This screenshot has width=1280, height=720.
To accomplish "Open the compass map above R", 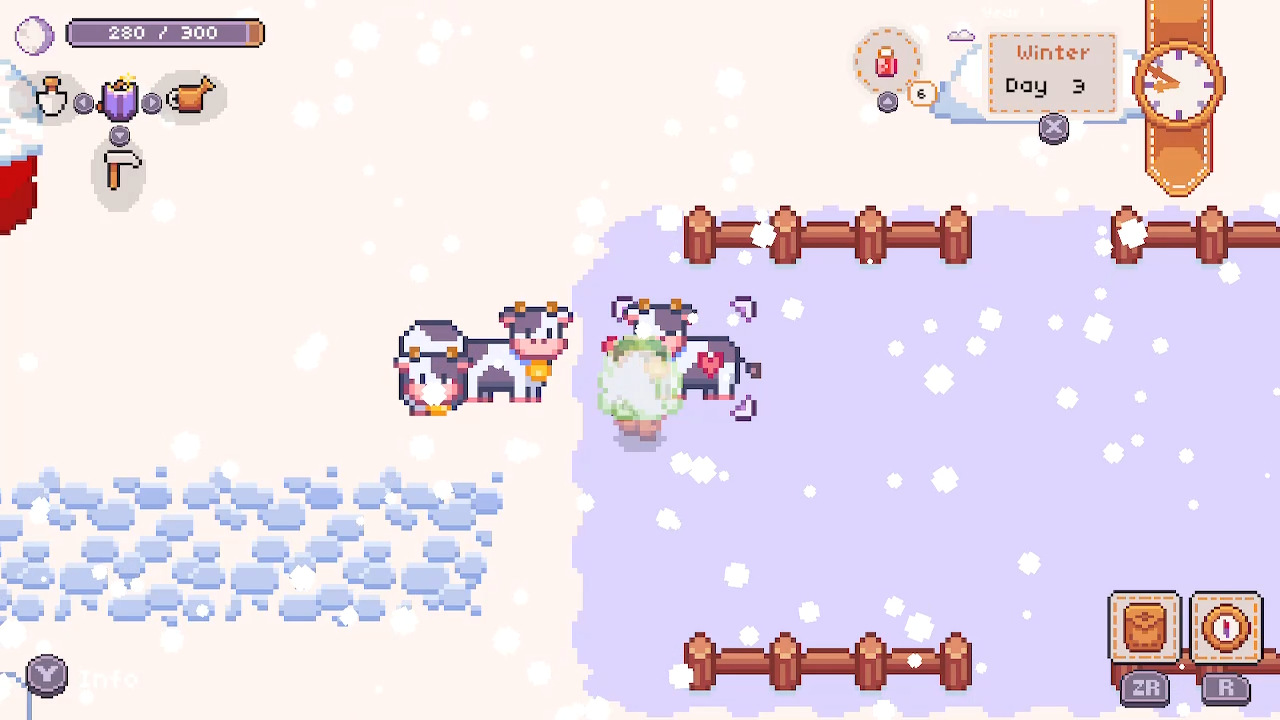I will point(1226,628).
